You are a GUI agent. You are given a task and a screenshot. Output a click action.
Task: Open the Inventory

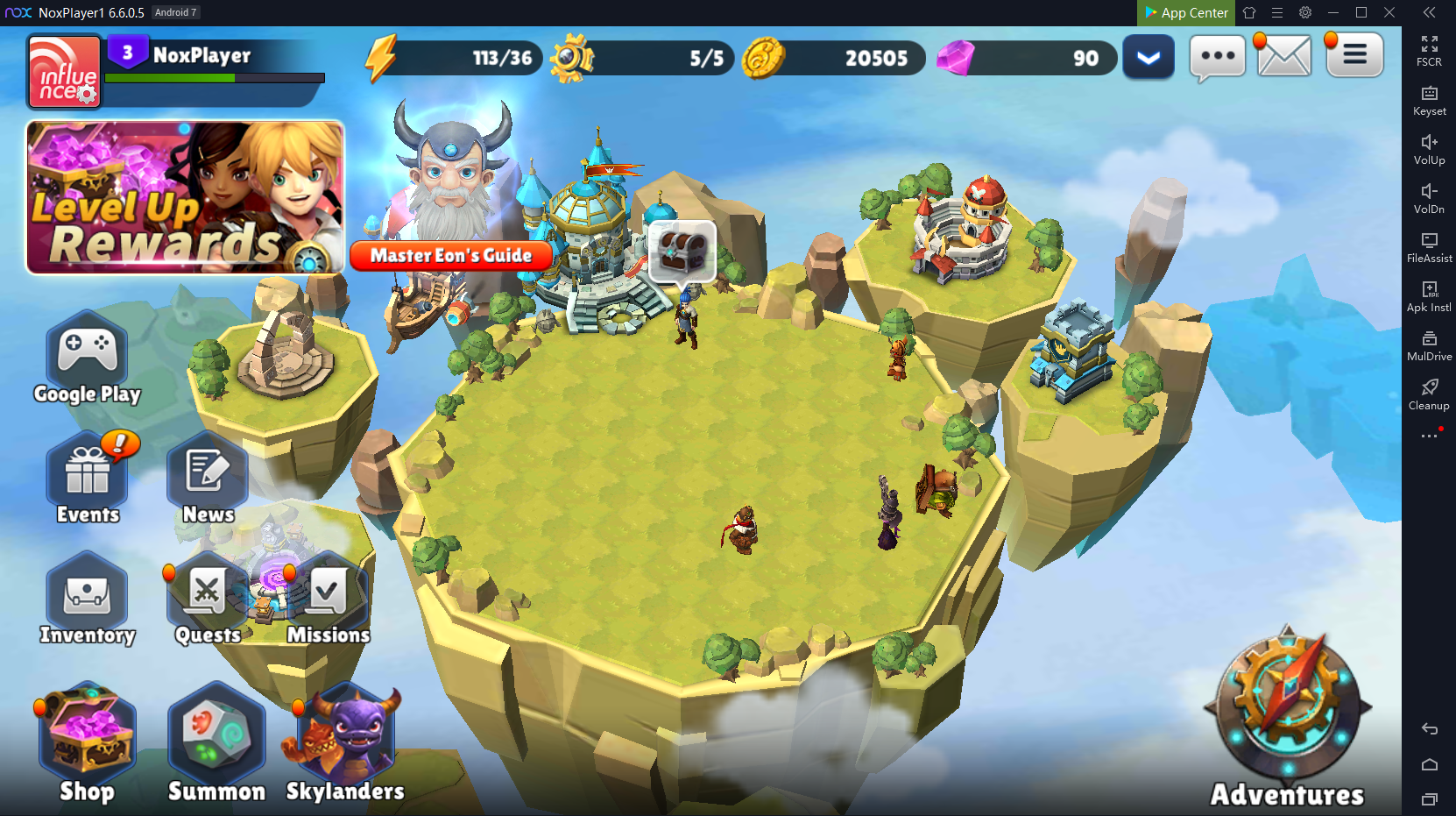[x=87, y=594]
